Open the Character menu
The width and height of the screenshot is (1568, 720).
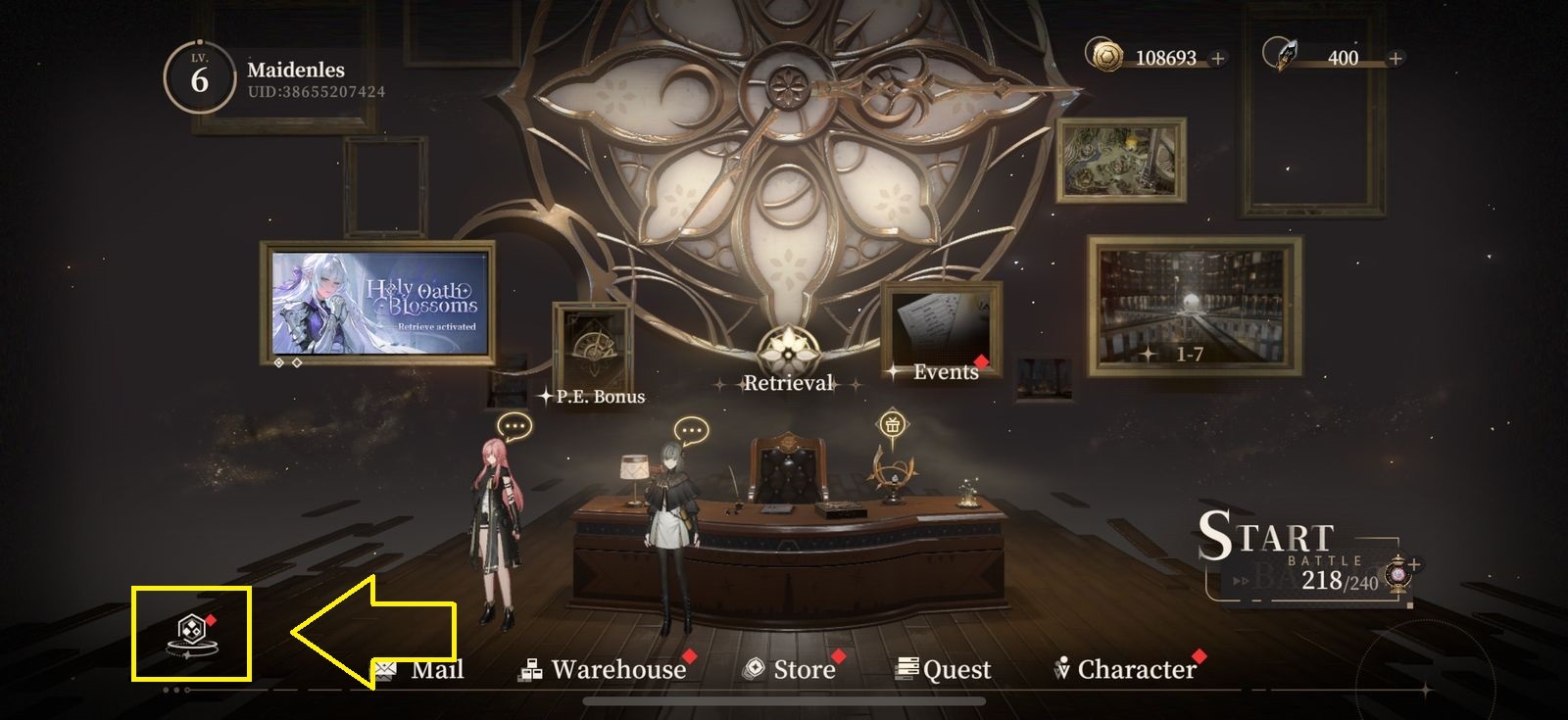tap(1126, 670)
